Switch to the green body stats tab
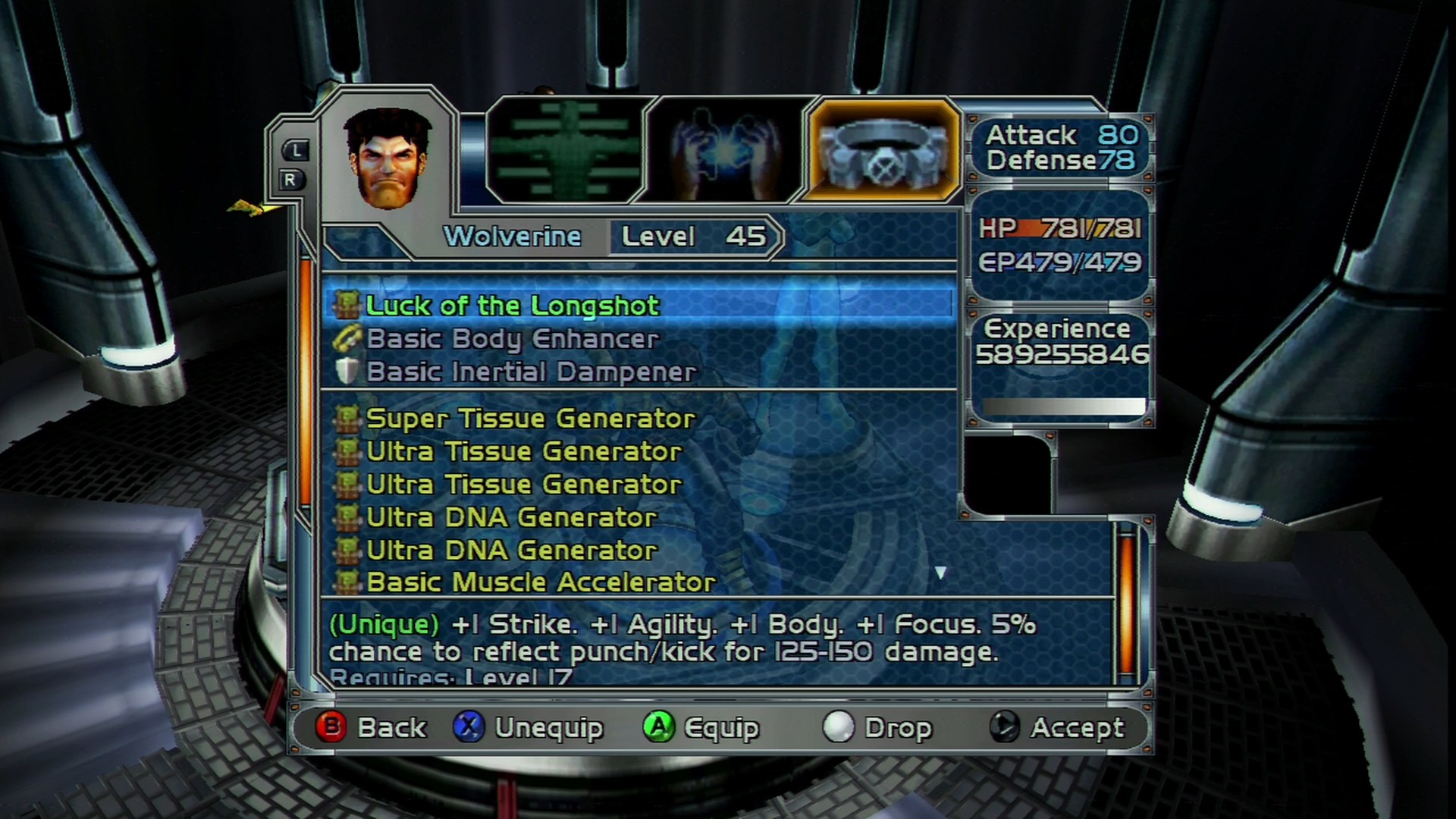The width and height of the screenshot is (1456, 819). point(566,150)
